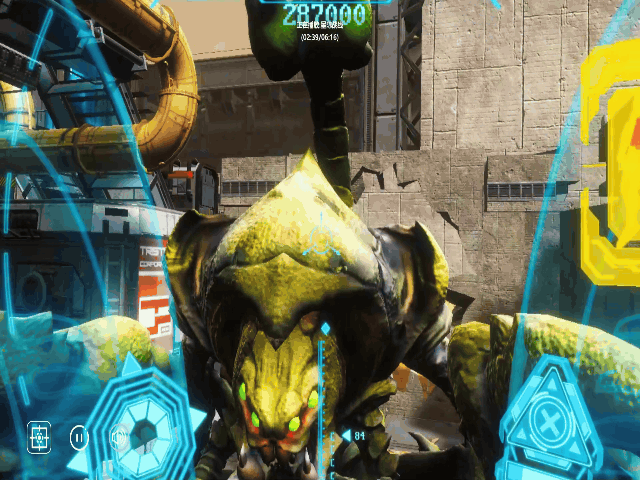Toggle sound with the speaker icon
Image resolution: width=640 pixels, height=480 pixels.
tap(118, 437)
